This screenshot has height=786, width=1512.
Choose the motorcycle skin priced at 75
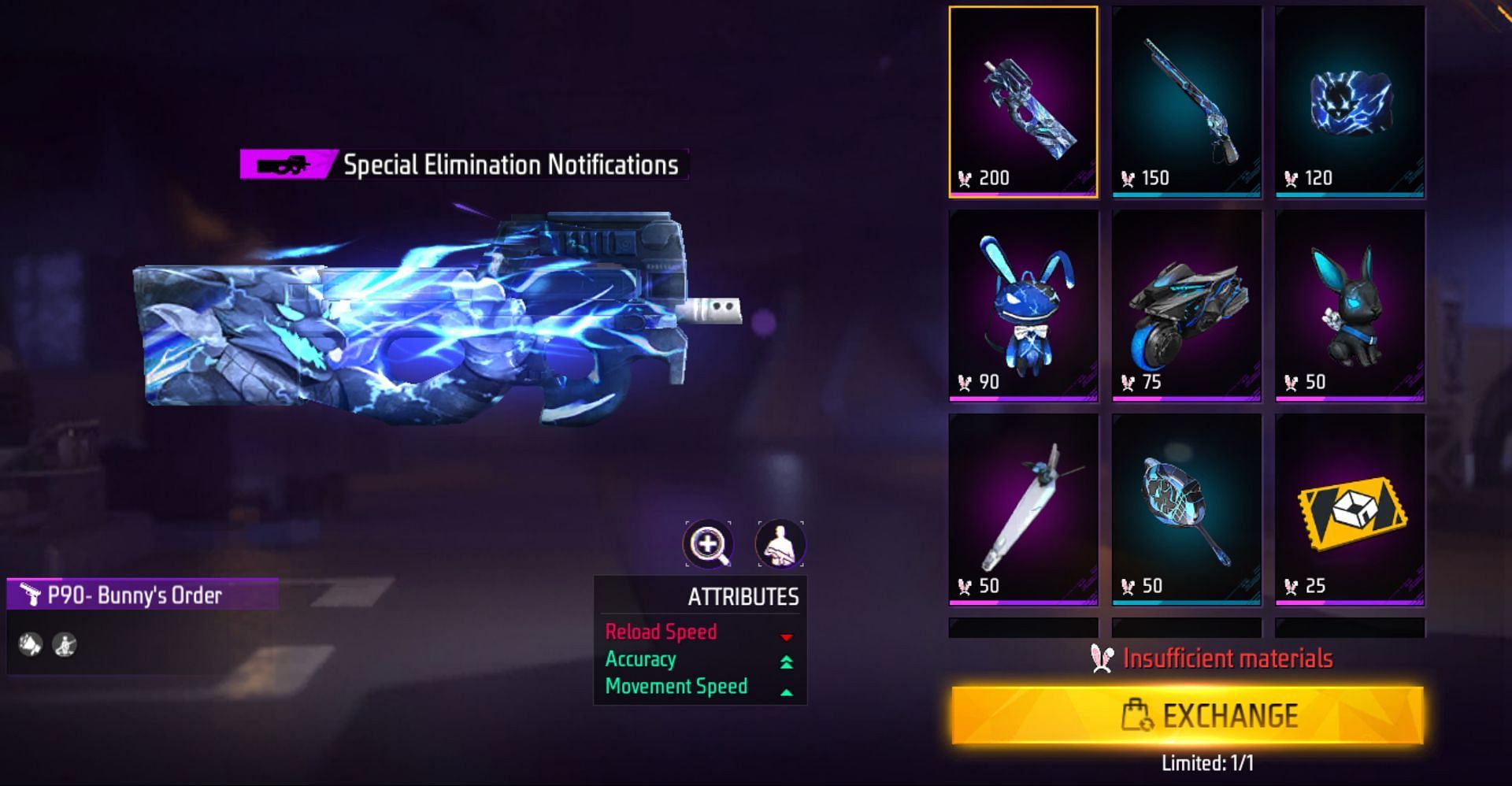1187,306
